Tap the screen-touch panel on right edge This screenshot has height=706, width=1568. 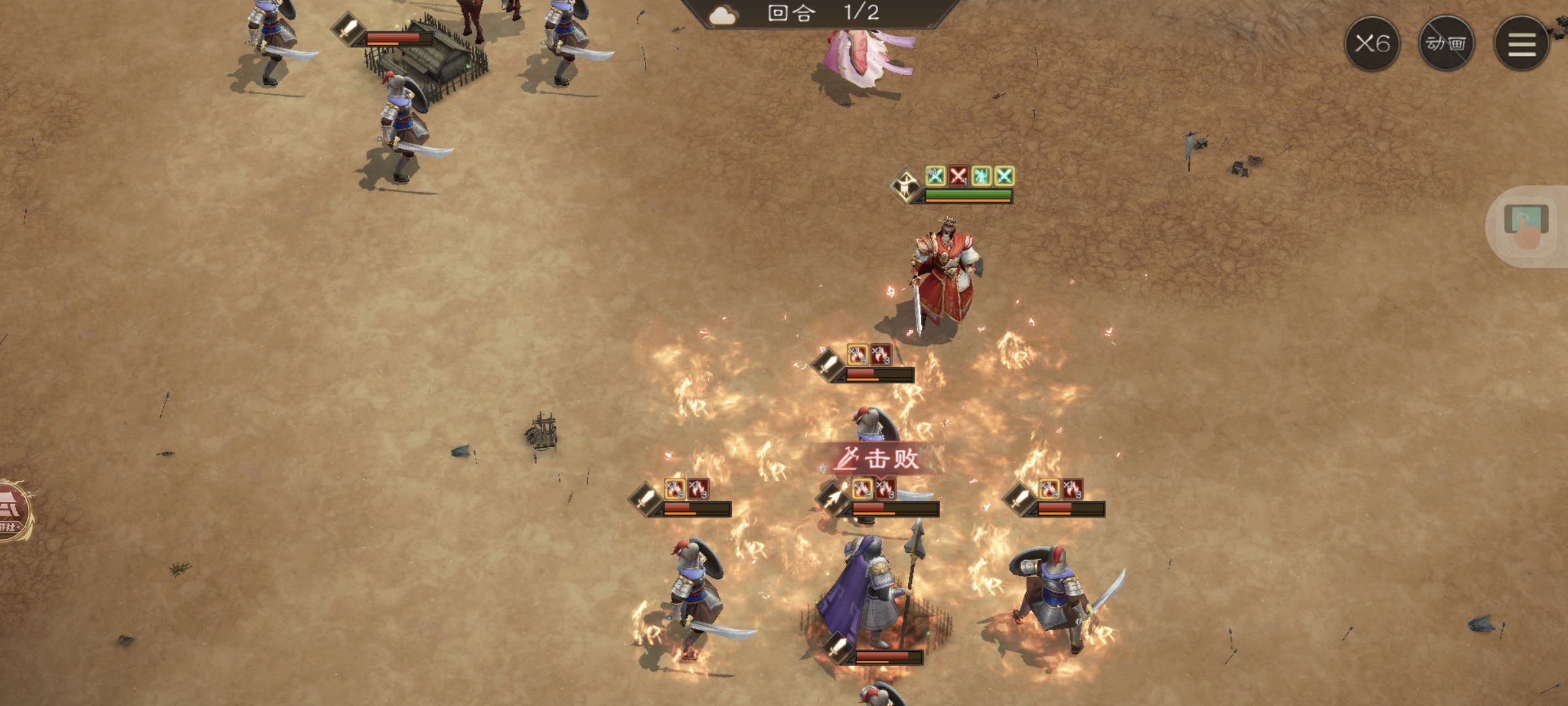[x=1527, y=226]
